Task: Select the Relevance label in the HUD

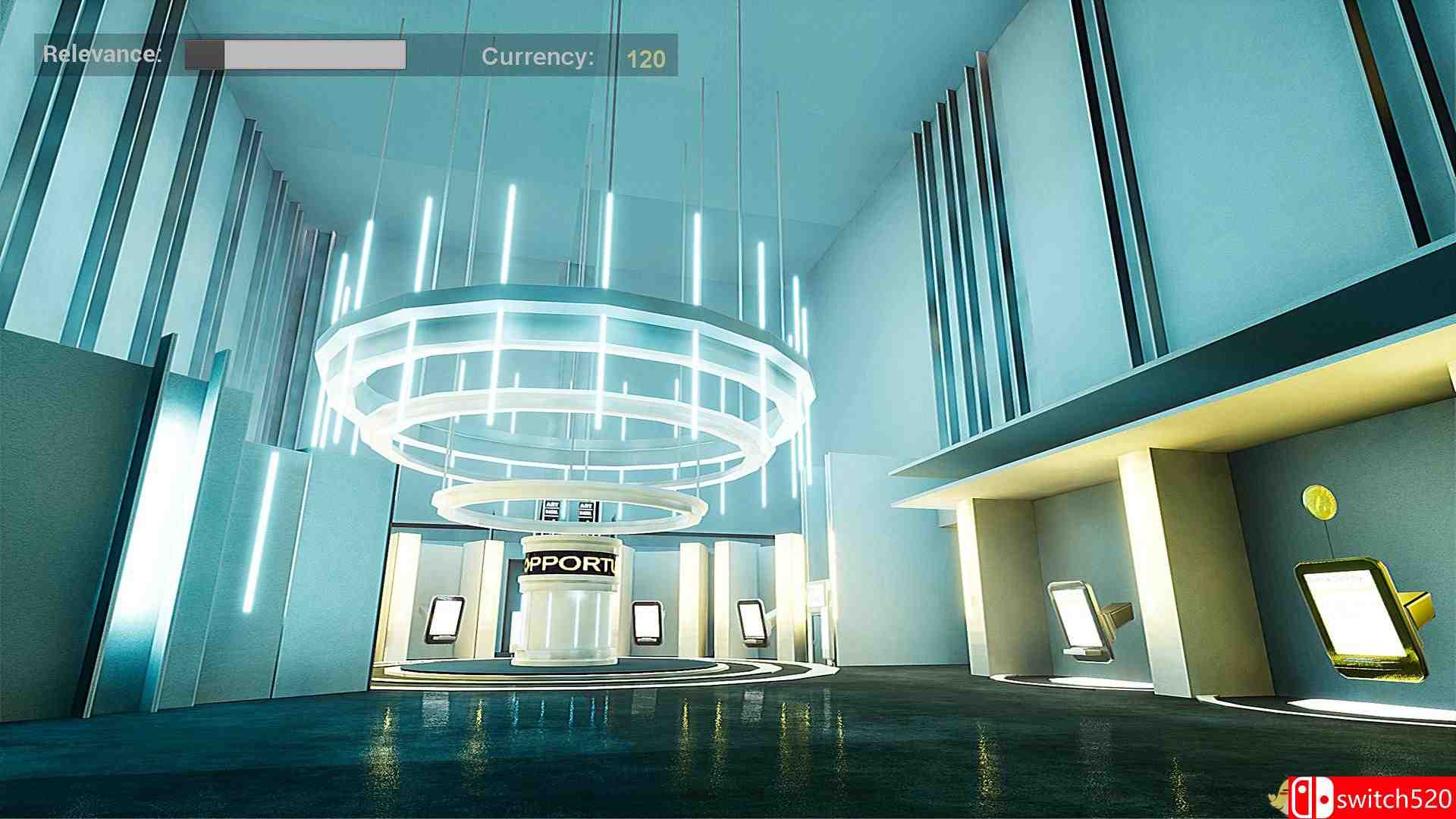Action: pos(102,55)
